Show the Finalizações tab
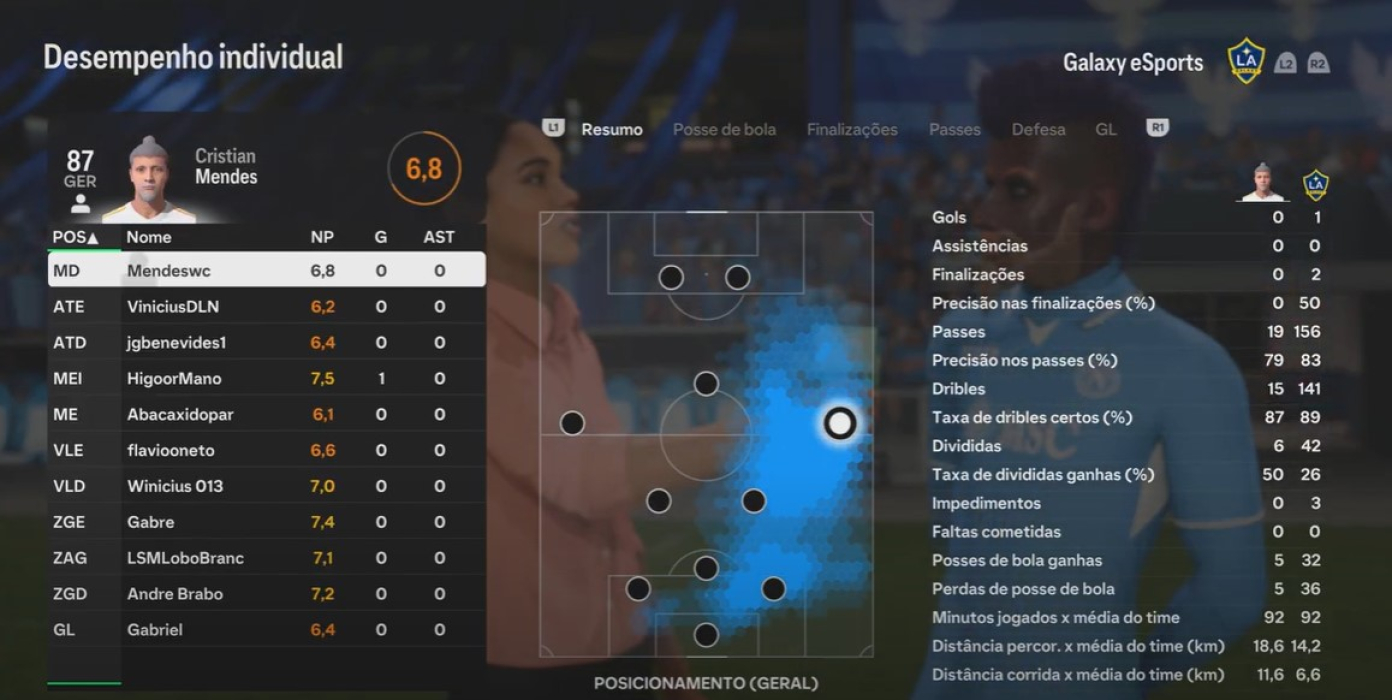The image size is (1392, 700). pyautogui.click(x=852, y=129)
